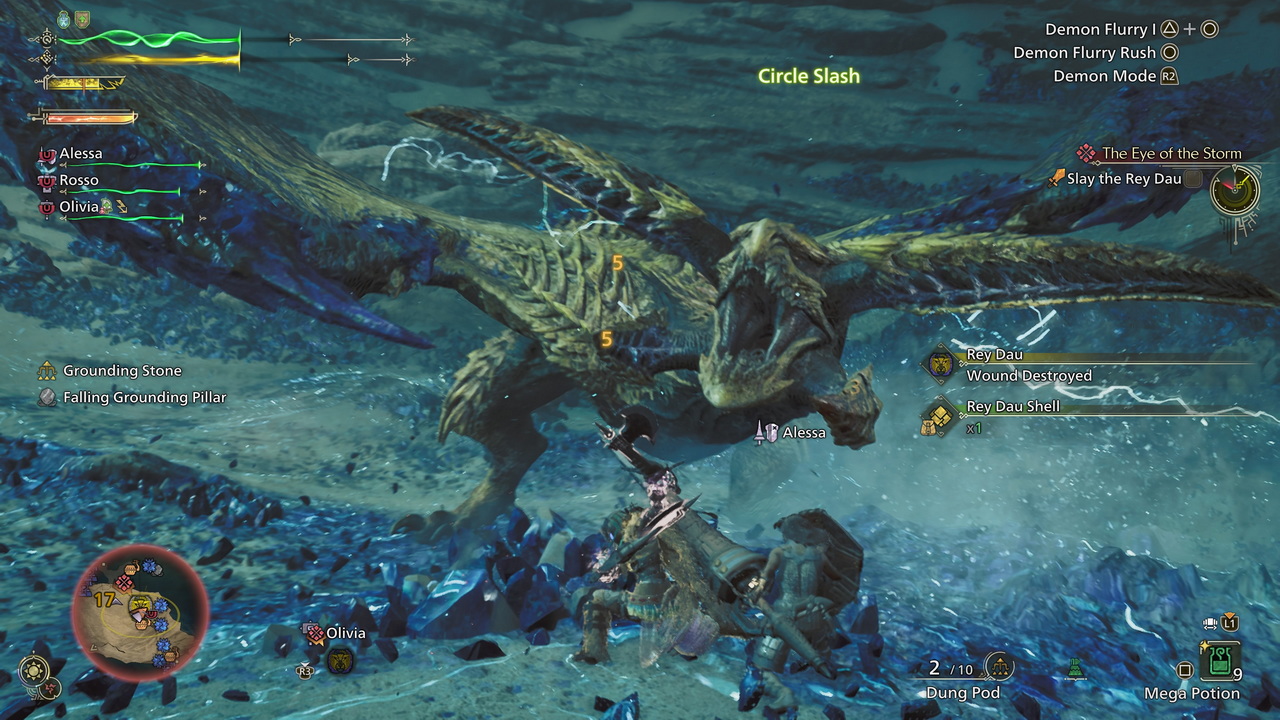Open The Eye of the Storm quest tracker

(x=1170, y=154)
